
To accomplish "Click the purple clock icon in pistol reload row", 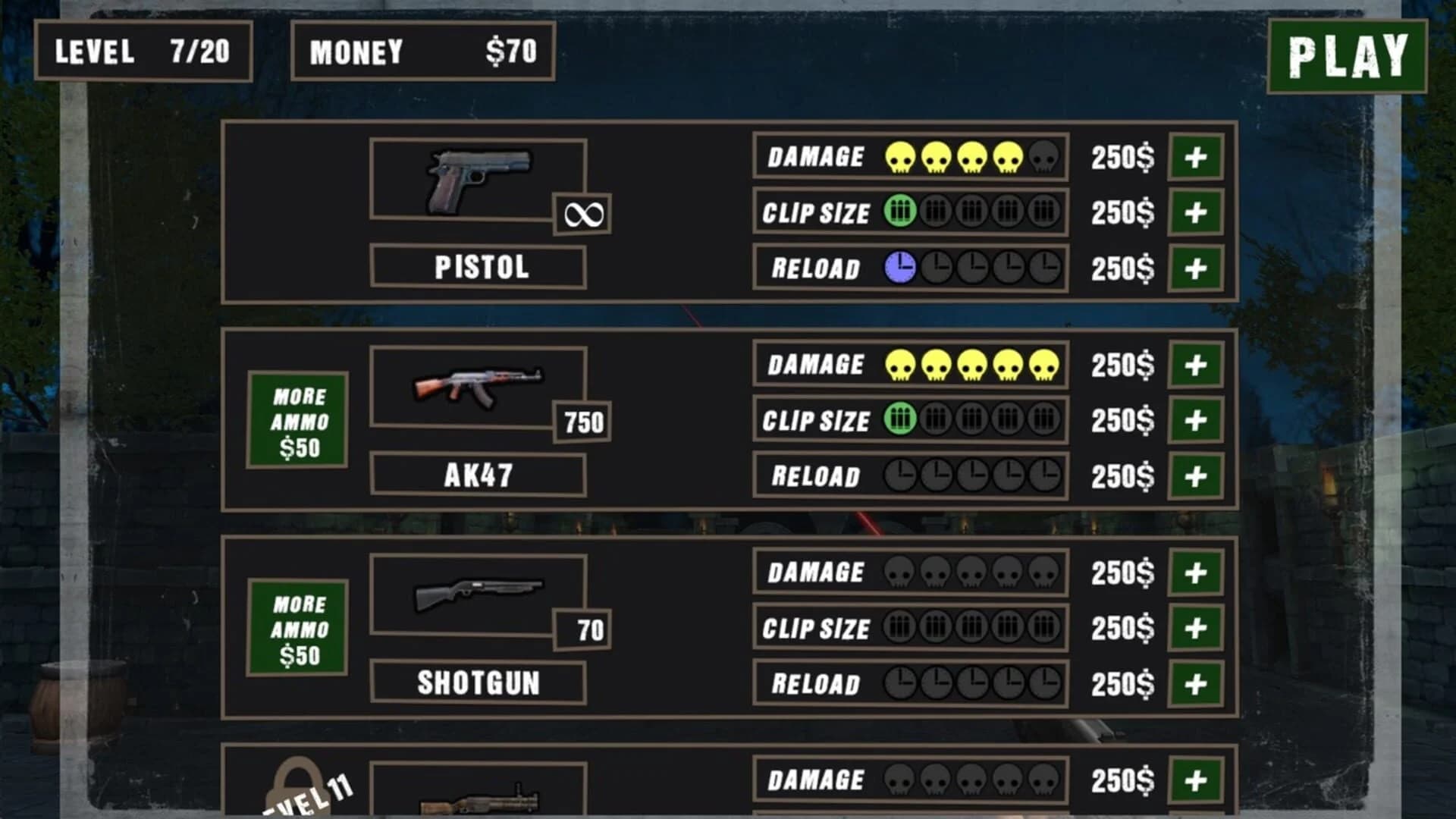I will (899, 267).
